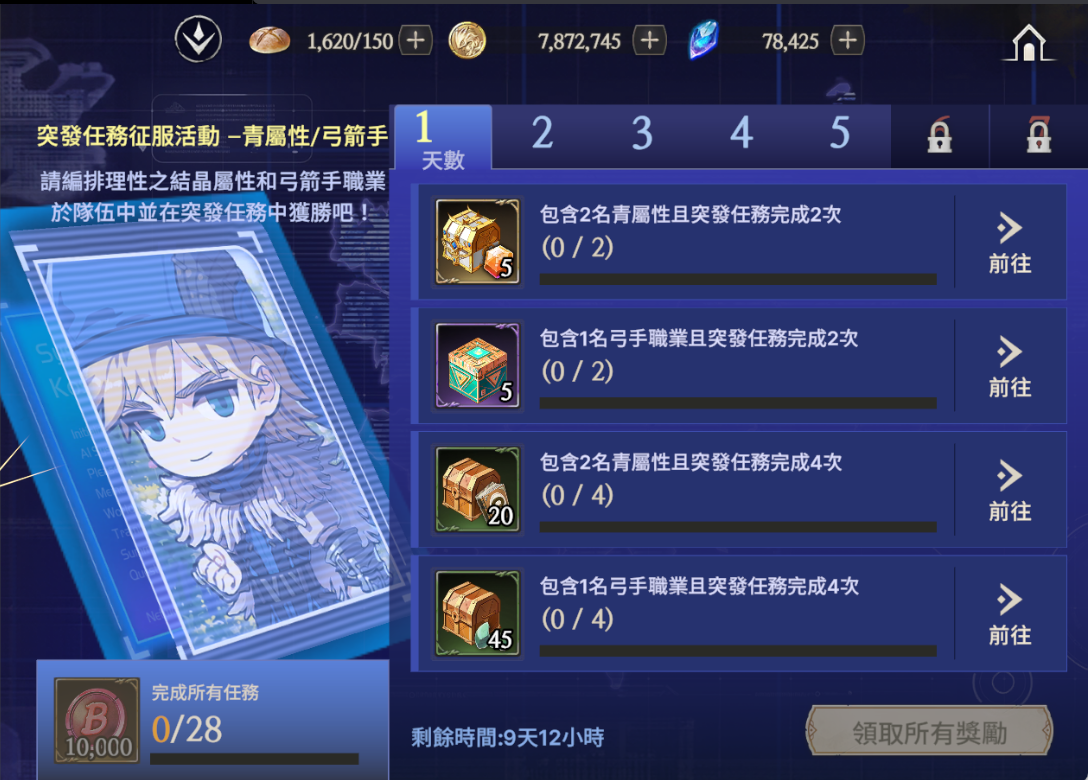Inspect the chest reward showing 45
This screenshot has height=780, width=1088.
(x=478, y=614)
